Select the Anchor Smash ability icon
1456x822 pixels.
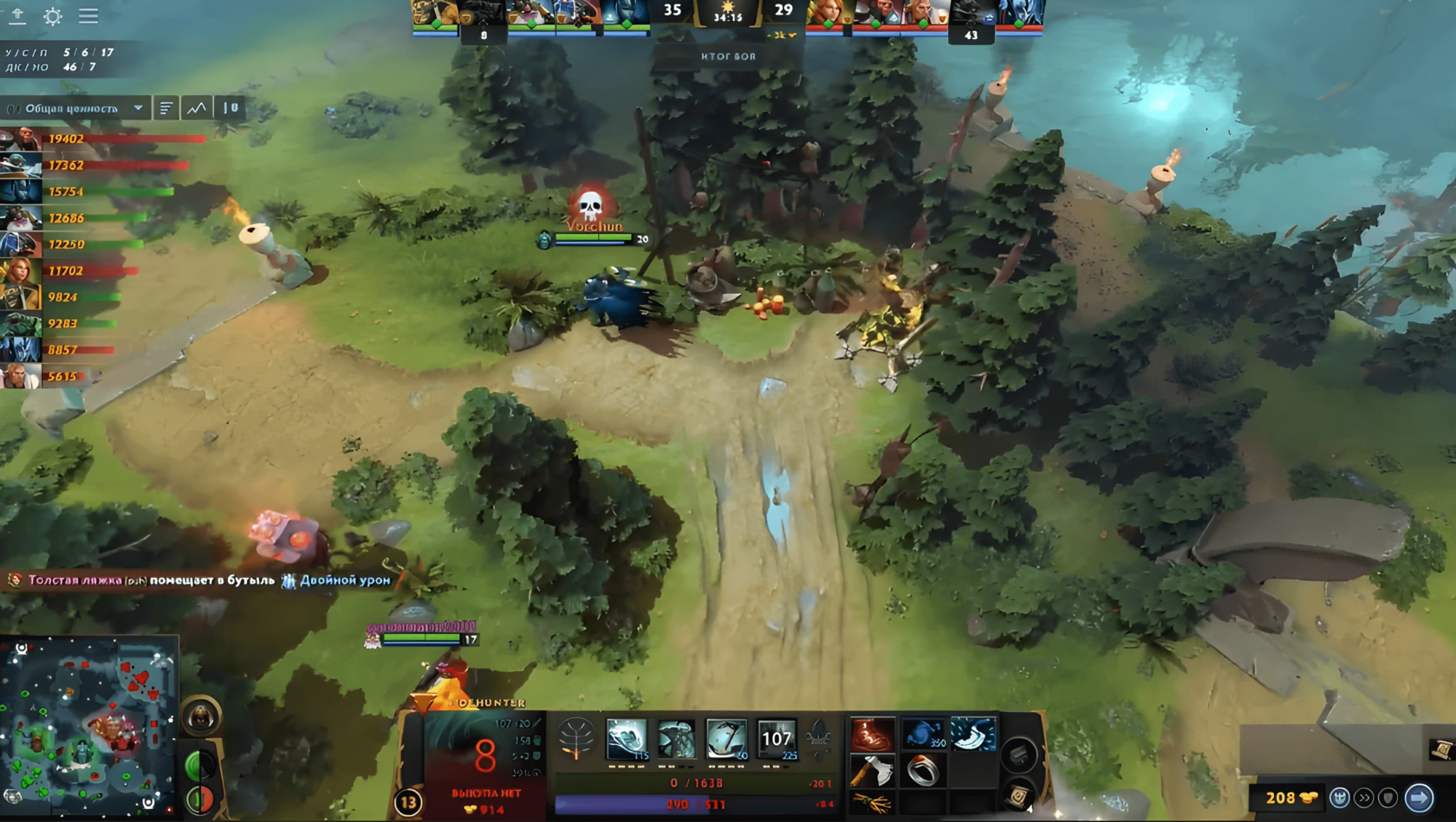click(x=676, y=739)
